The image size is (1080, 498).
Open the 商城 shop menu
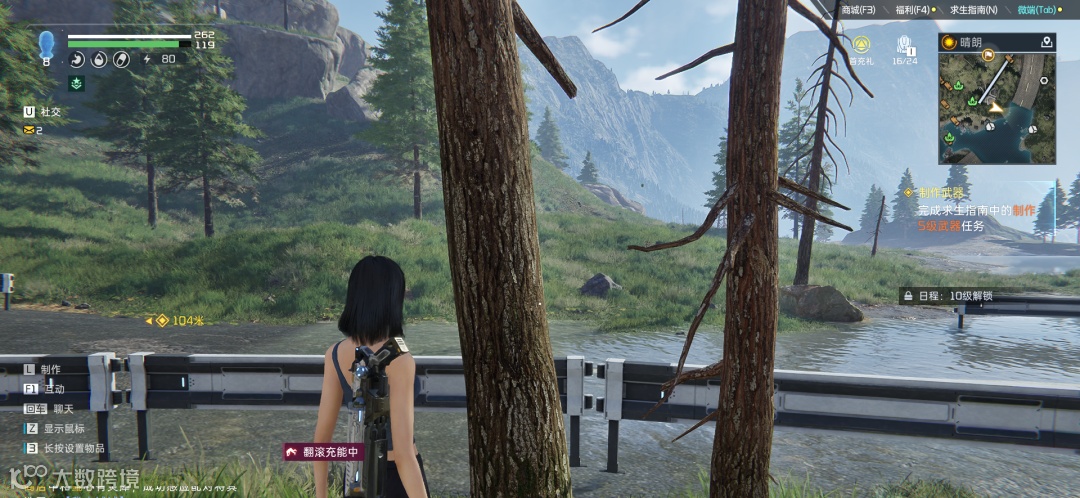point(857,9)
